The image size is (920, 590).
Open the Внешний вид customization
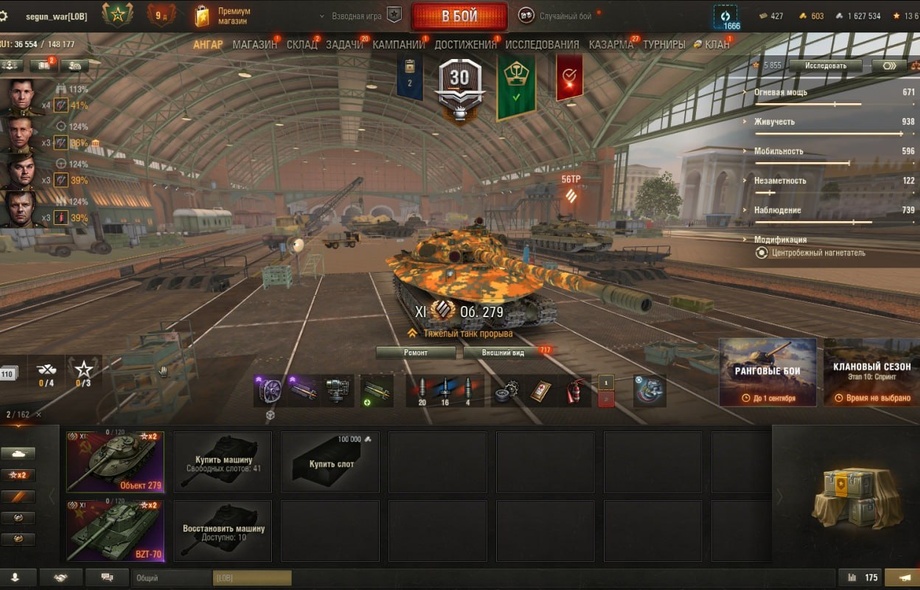[x=502, y=353]
